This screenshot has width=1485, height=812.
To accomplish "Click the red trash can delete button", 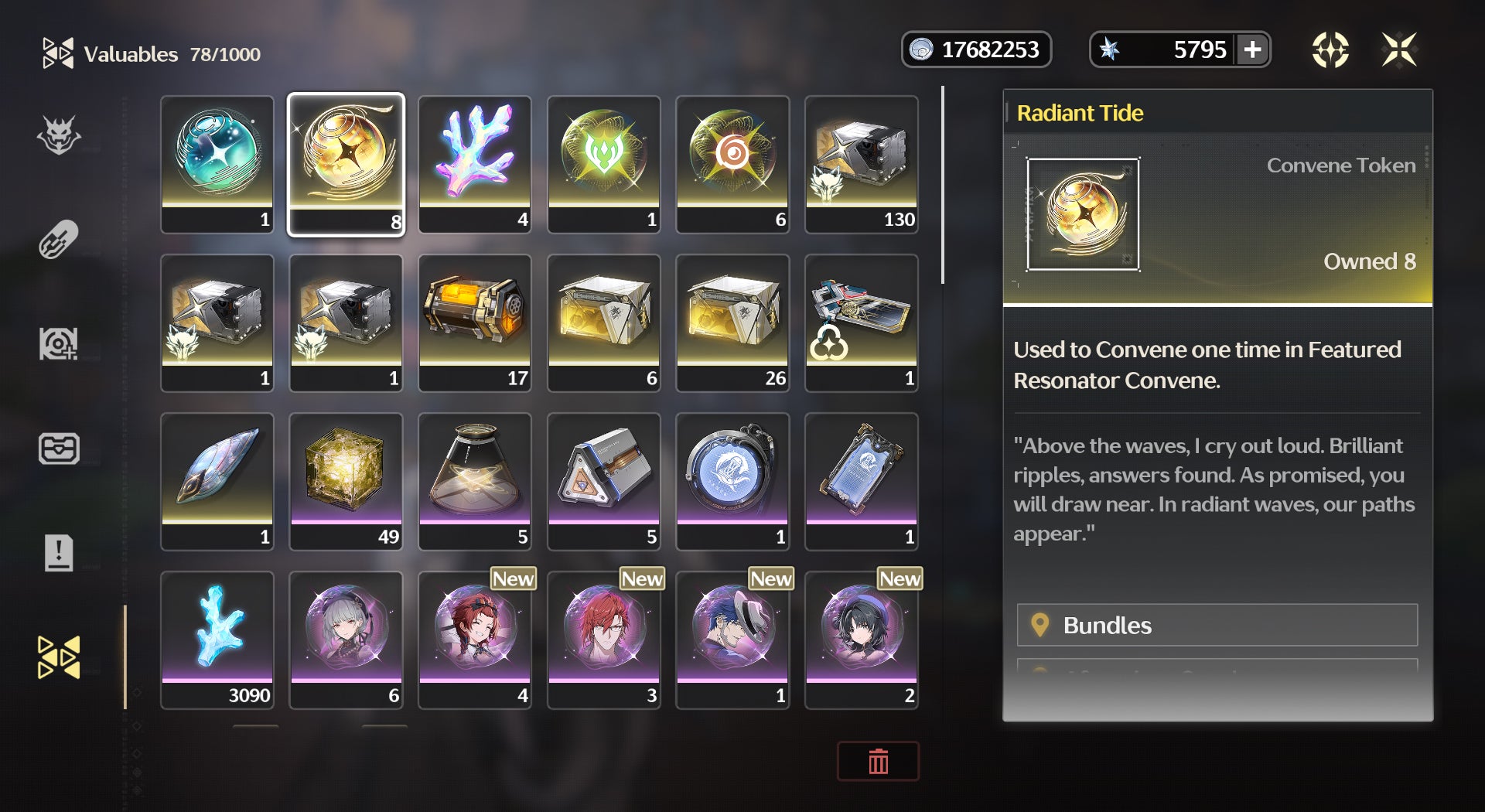I will (878, 762).
